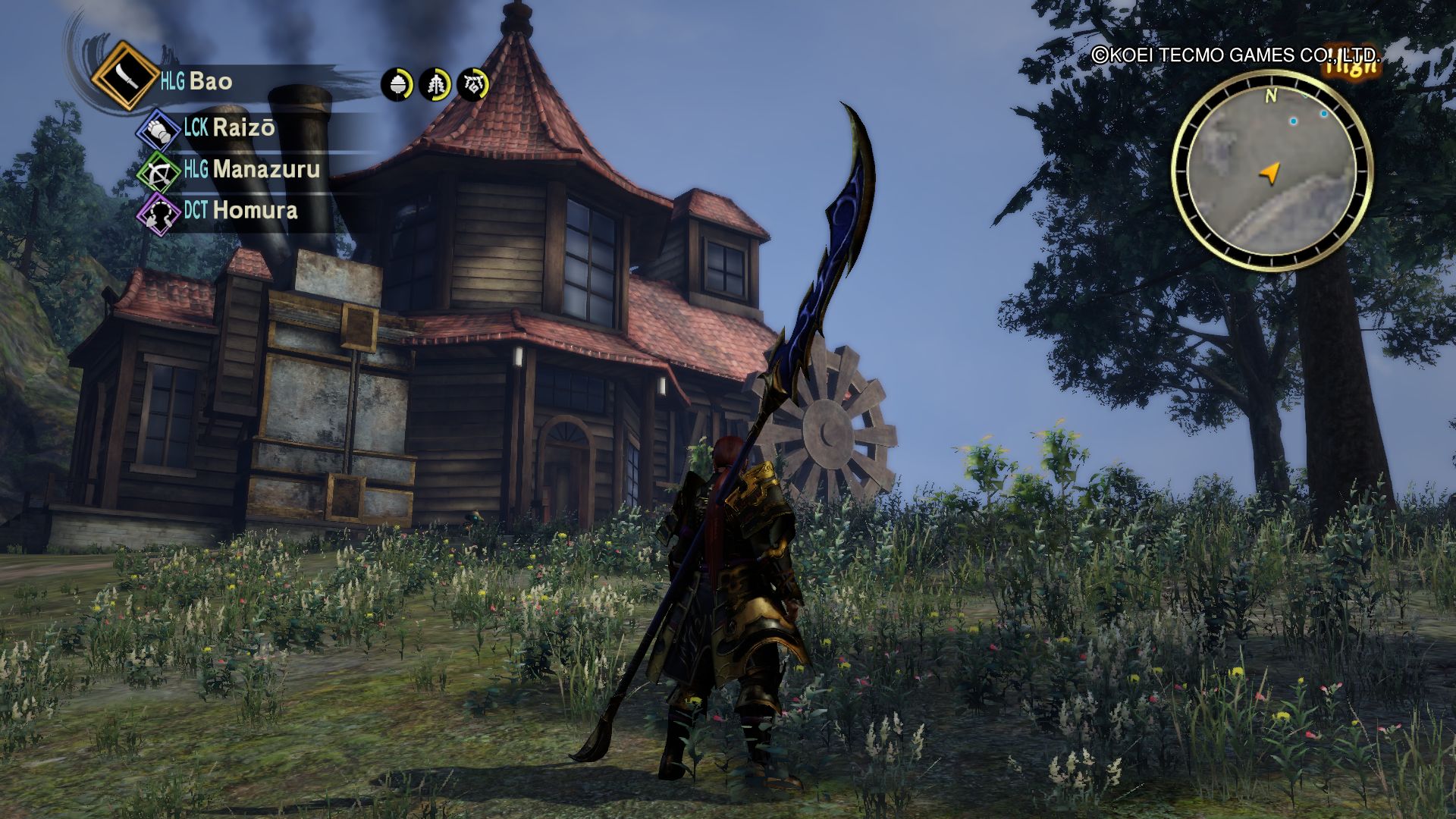Choose Manazuru in the party list
Image resolution: width=1456 pixels, height=819 pixels.
tap(265, 169)
